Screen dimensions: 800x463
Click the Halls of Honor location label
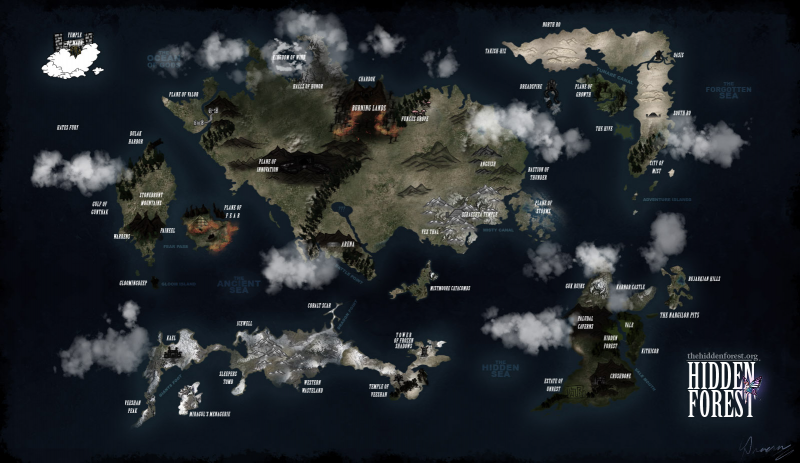(x=306, y=86)
